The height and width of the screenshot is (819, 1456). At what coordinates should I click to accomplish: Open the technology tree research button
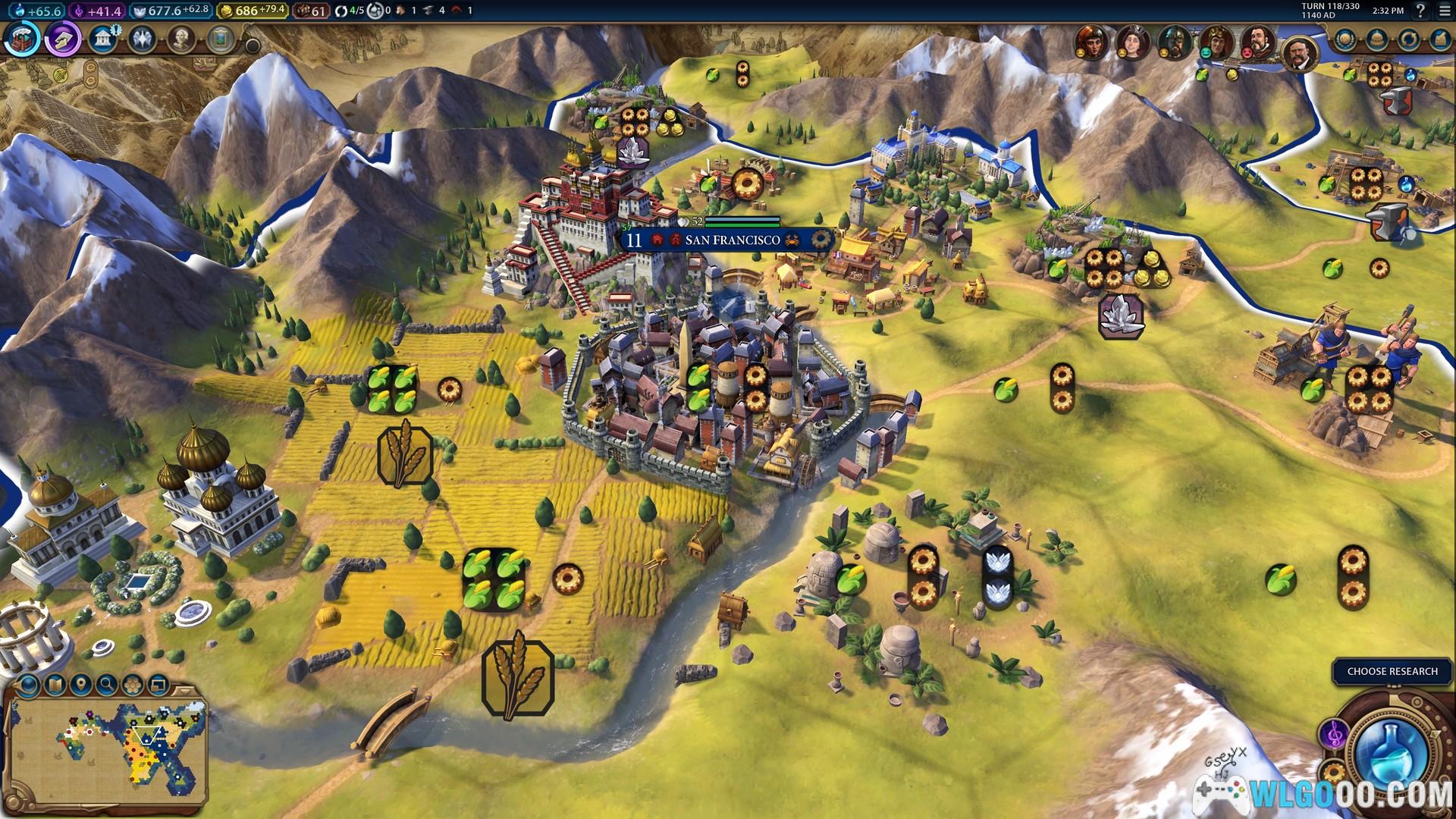[x=23, y=39]
